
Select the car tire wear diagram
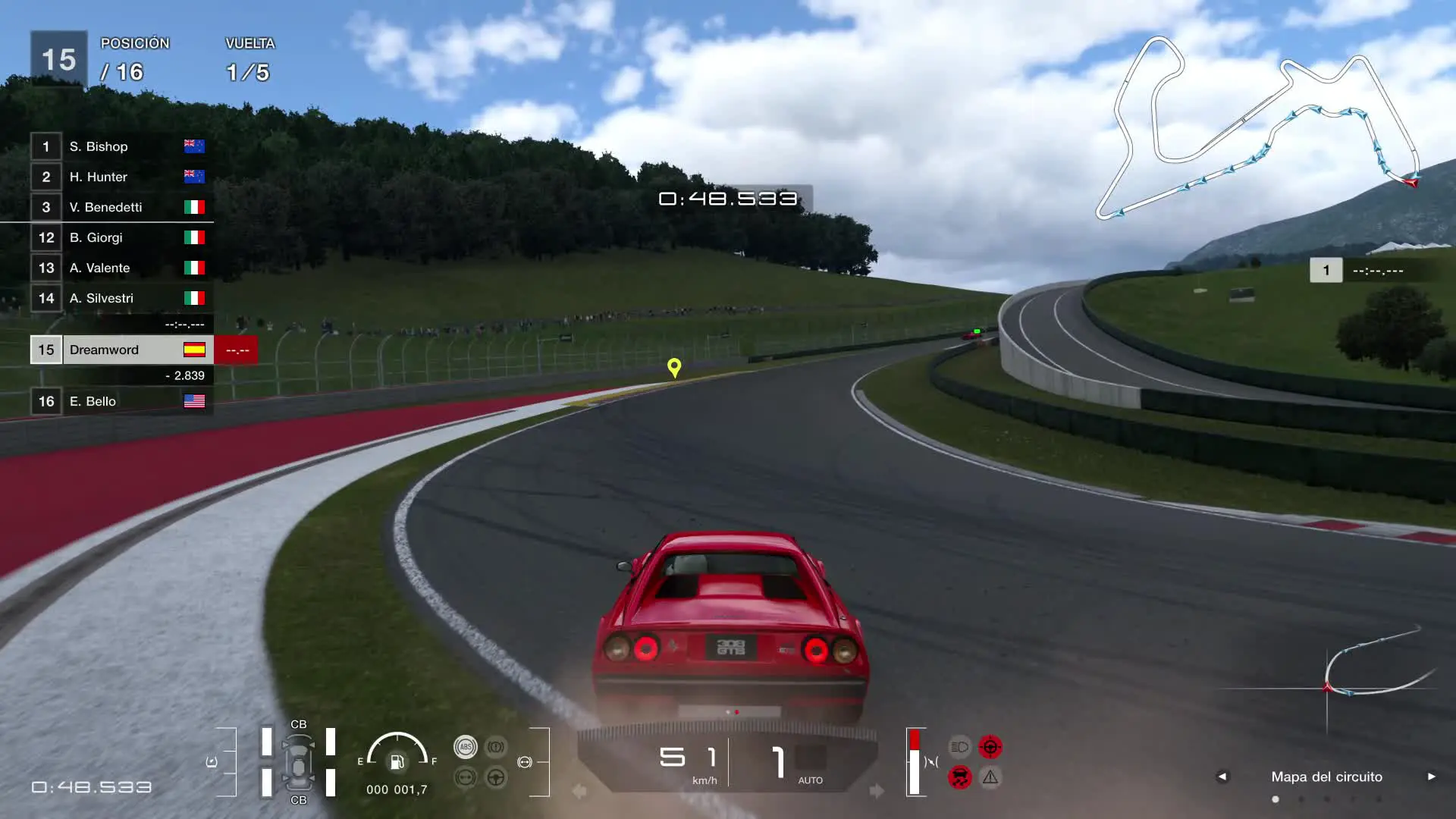pos(299,762)
